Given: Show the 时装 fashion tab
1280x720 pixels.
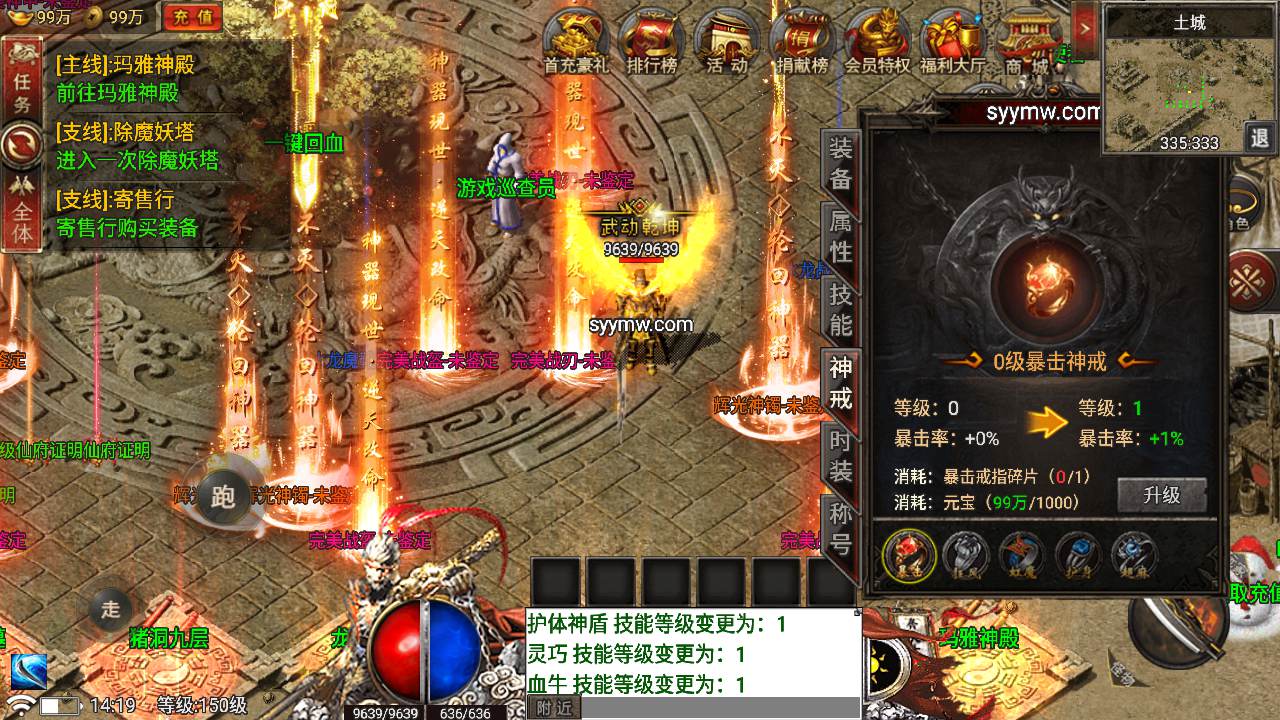Looking at the screenshot, I should 841,457.
